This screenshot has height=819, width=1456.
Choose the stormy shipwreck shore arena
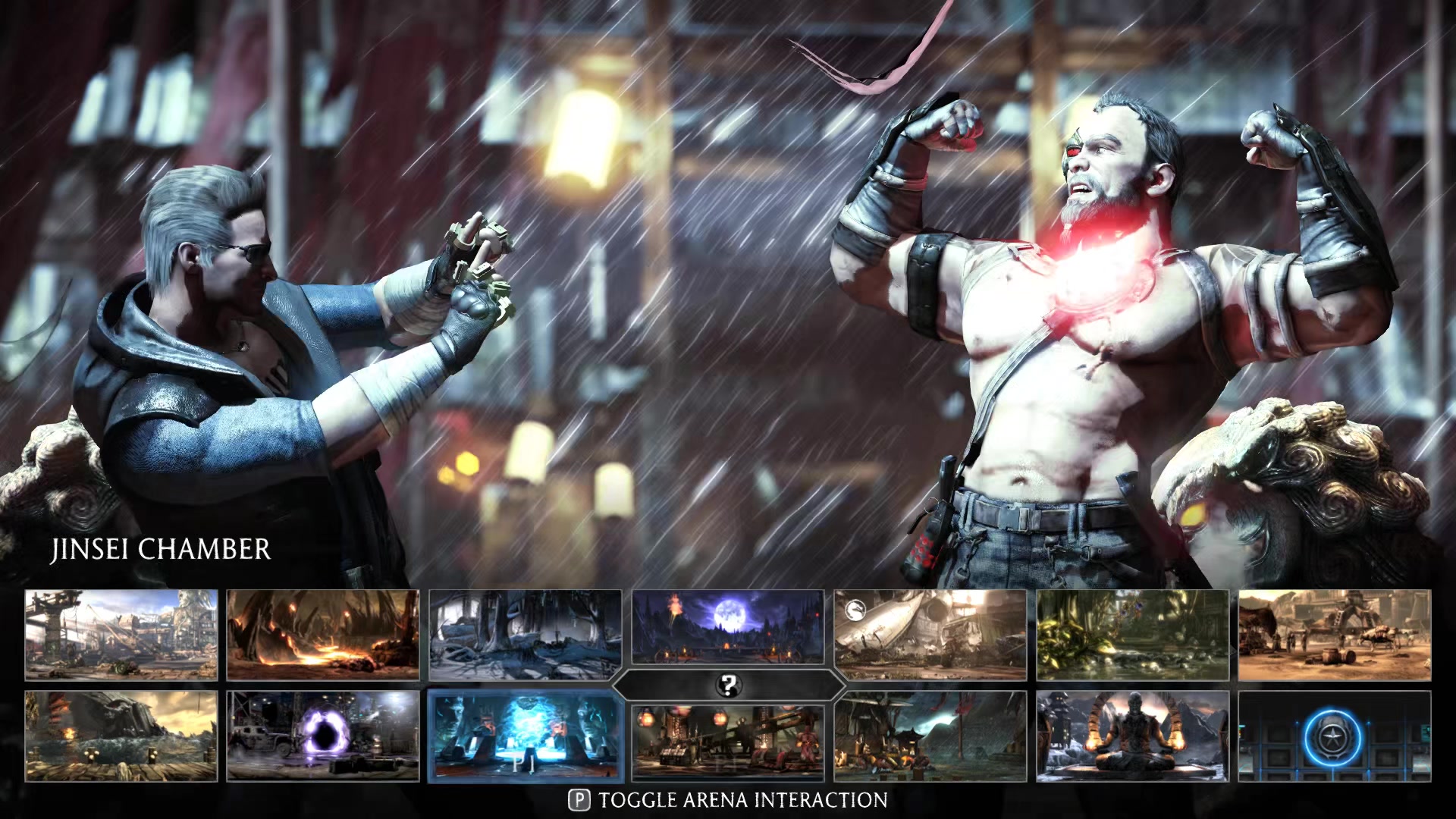[121, 736]
